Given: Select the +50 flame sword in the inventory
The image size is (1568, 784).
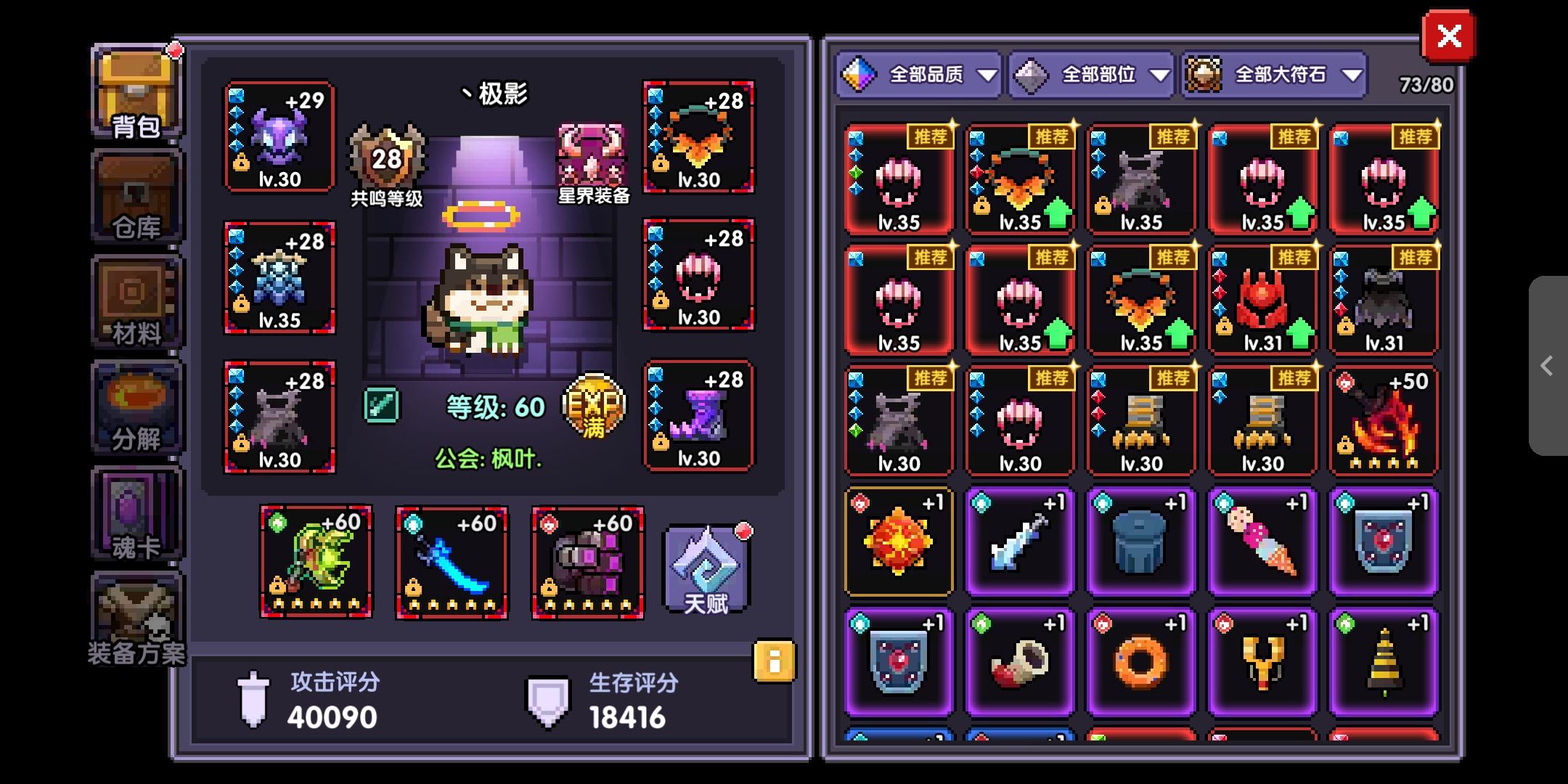Looking at the screenshot, I should point(1383,420).
